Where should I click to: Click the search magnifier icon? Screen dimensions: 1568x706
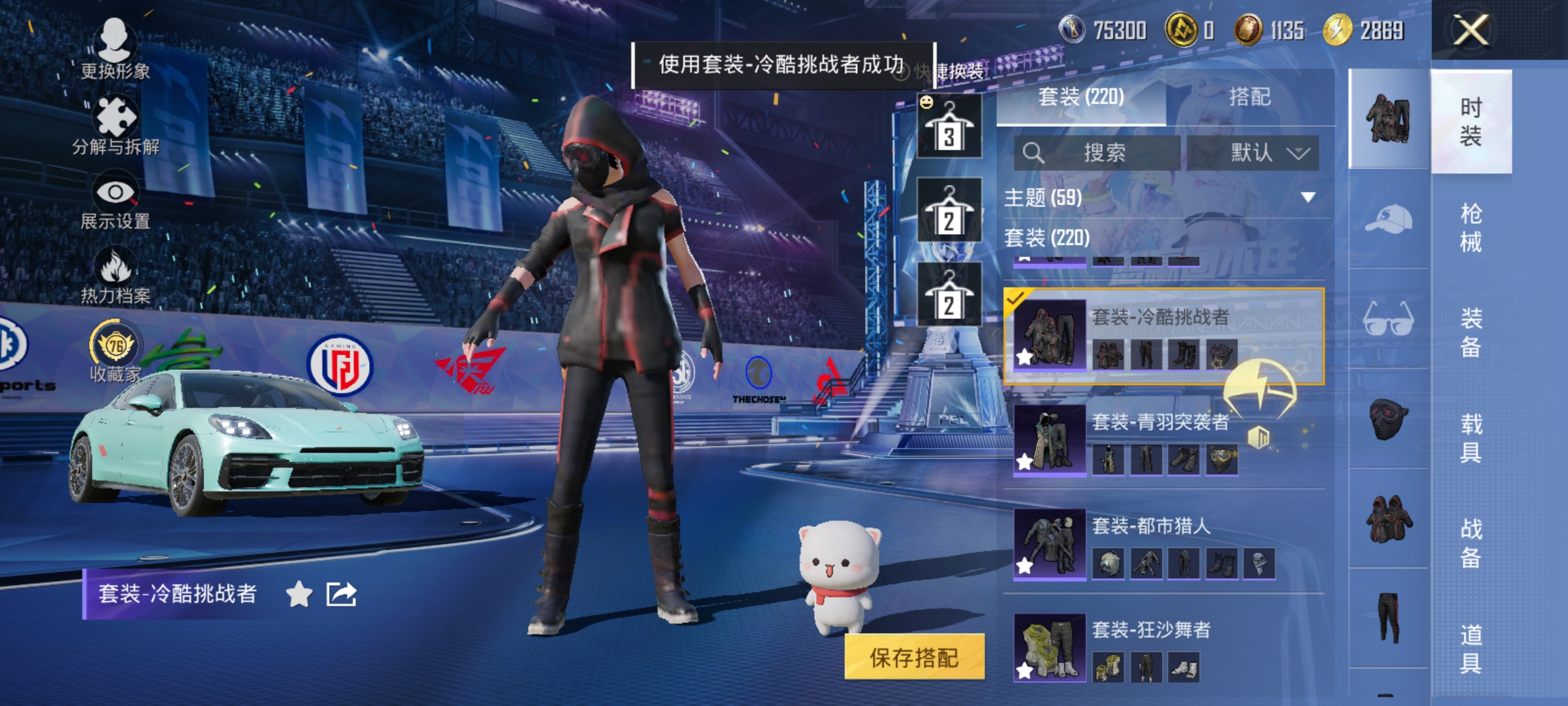[1034, 154]
